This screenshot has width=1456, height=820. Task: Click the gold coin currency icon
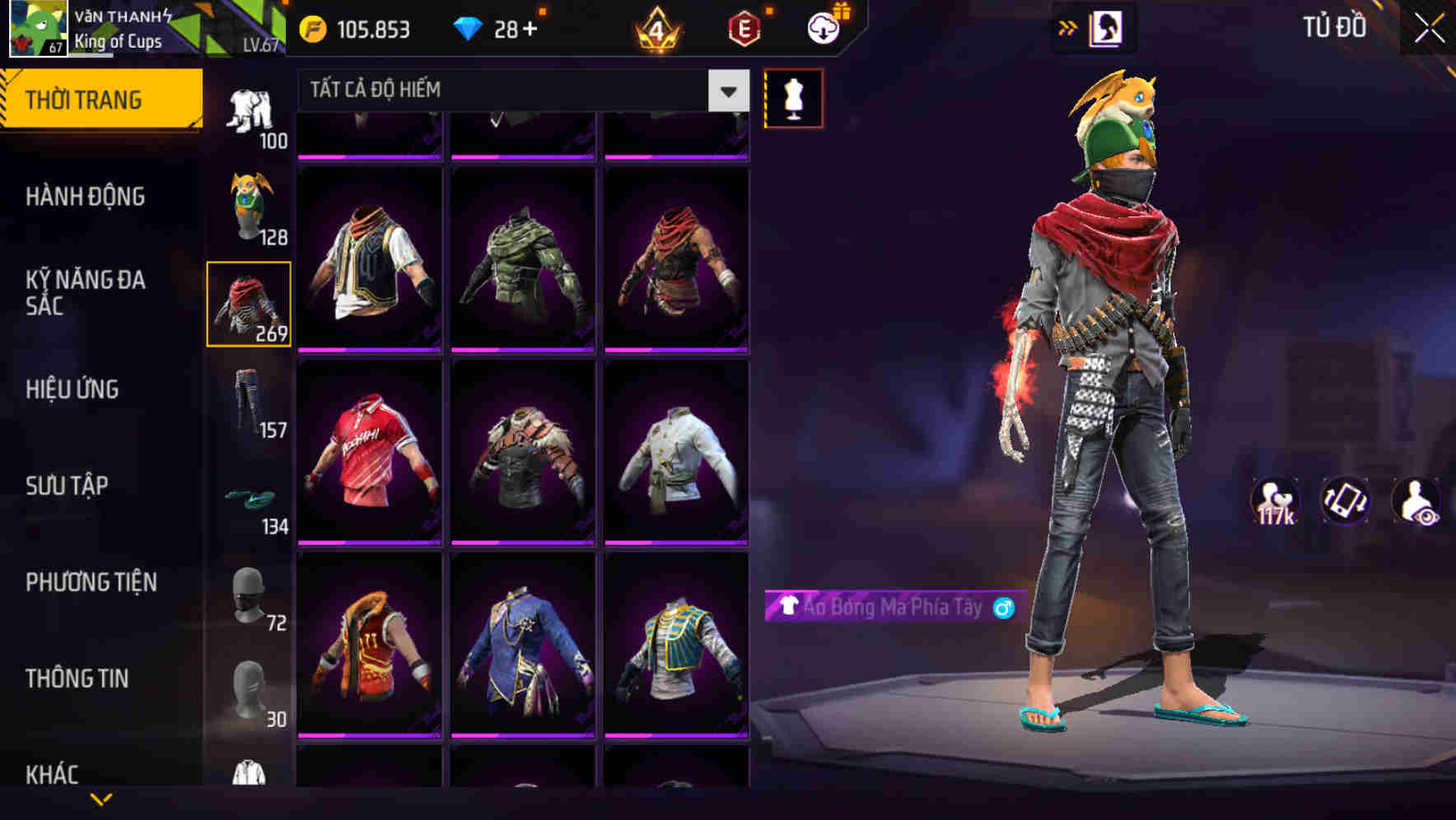pyautogui.click(x=310, y=27)
